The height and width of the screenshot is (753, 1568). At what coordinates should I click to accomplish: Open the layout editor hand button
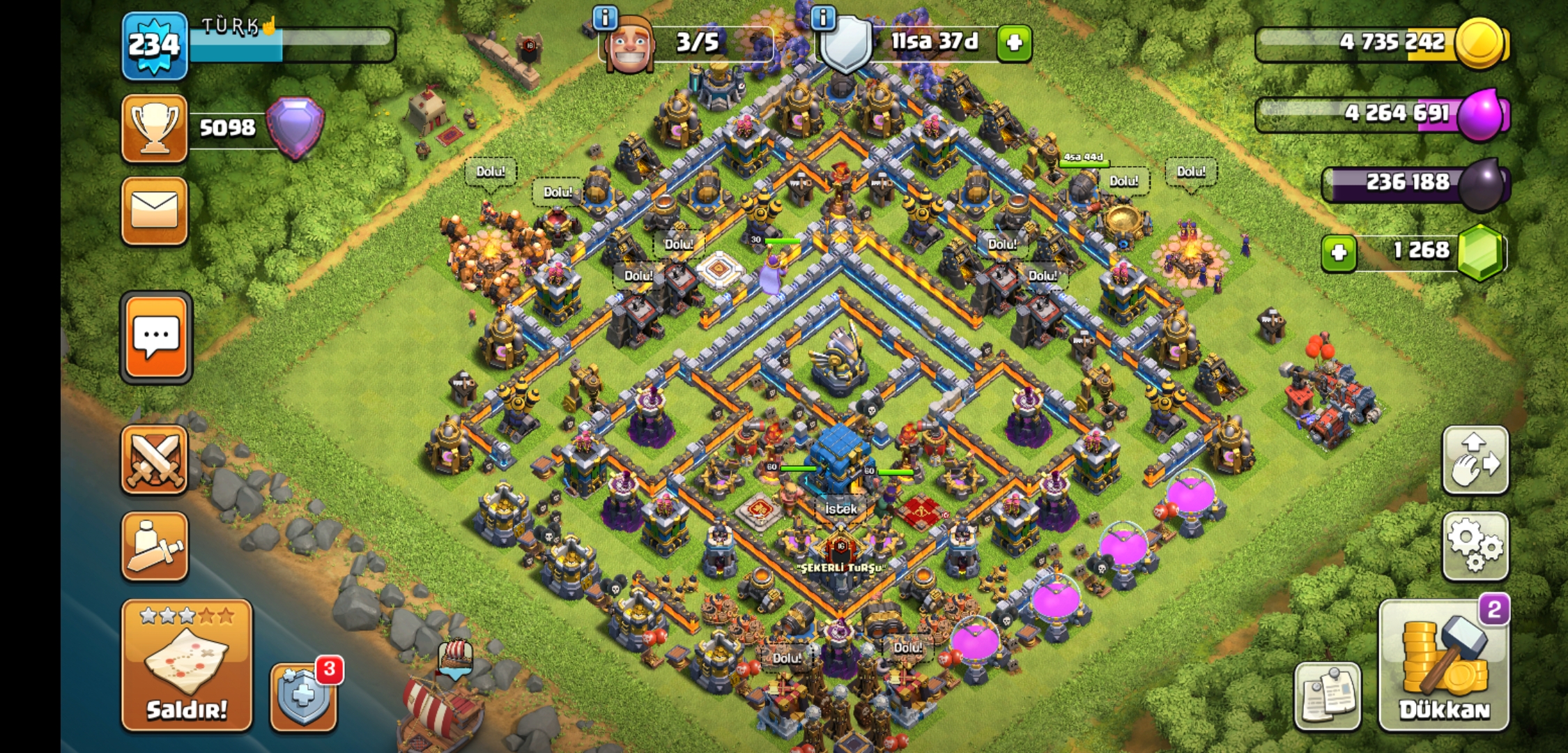click(1475, 459)
